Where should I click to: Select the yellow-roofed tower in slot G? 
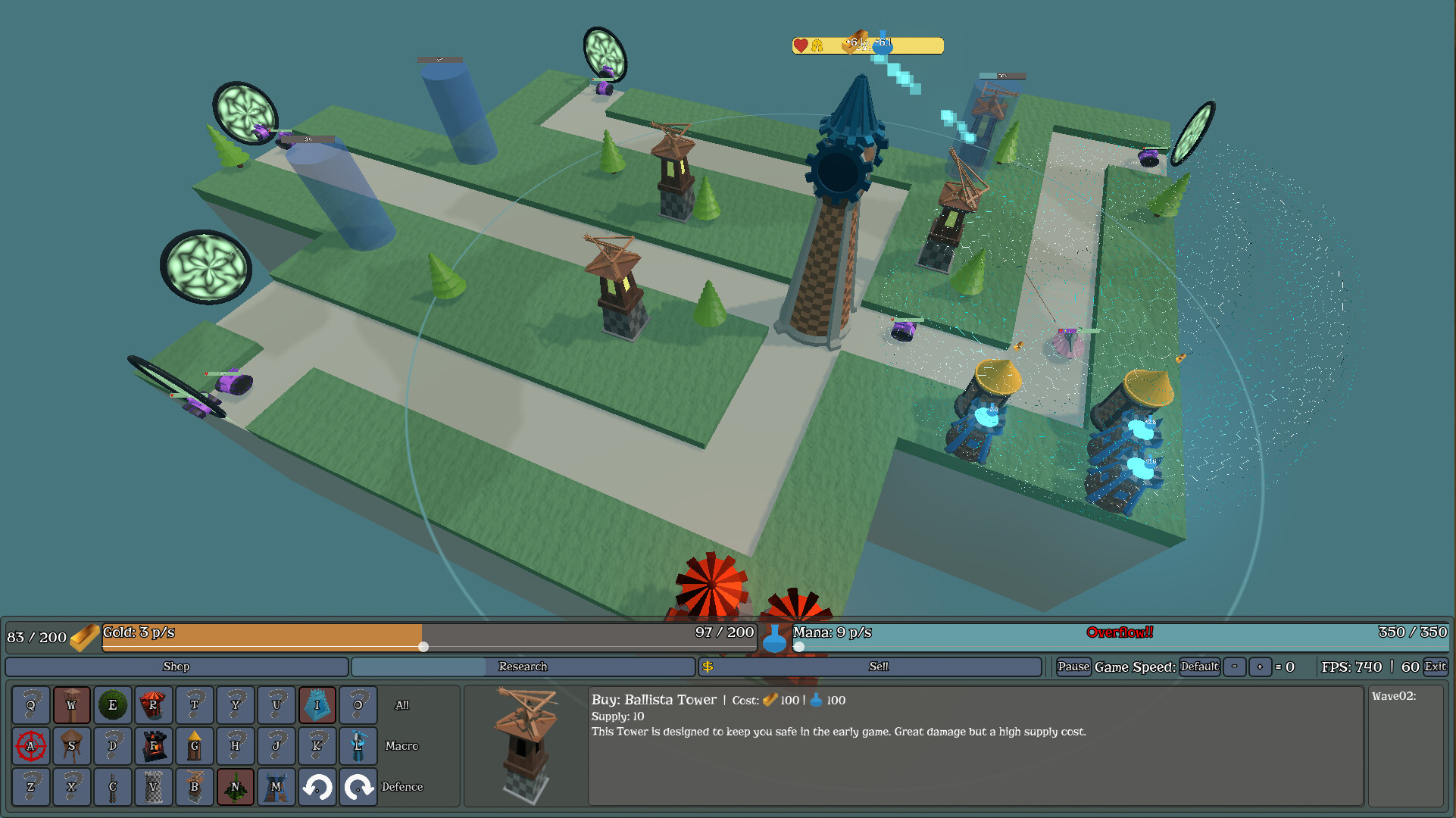point(194,746)
